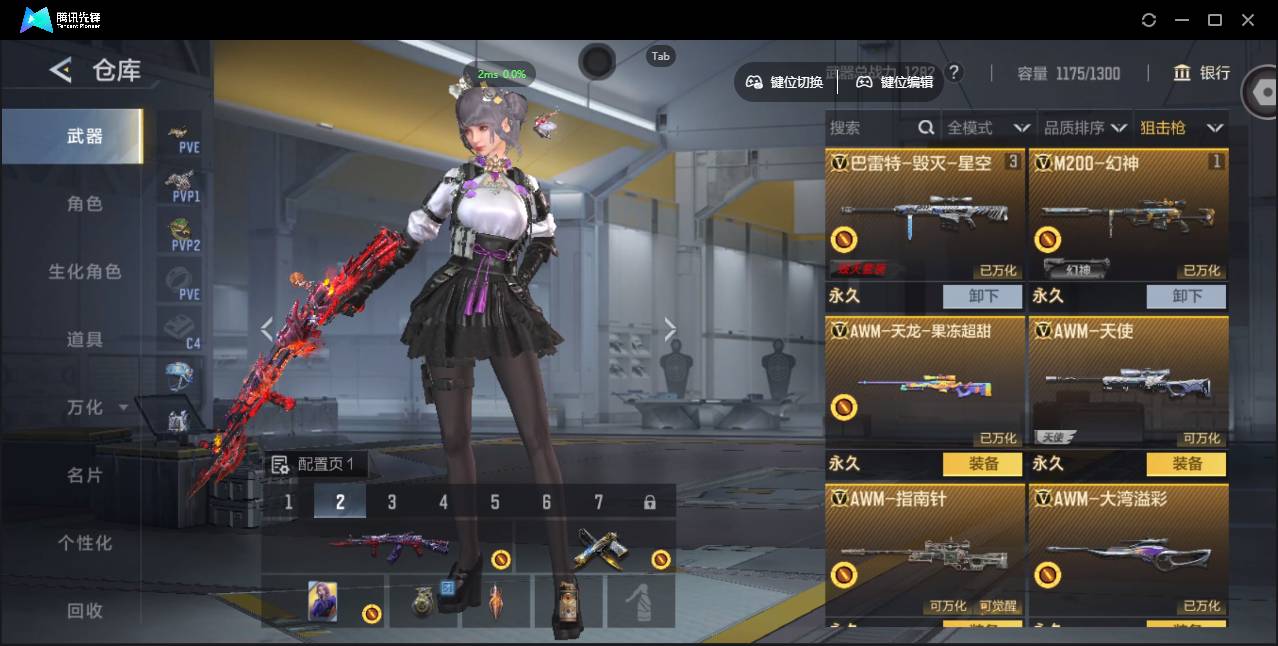The image size is (1278, 646).
Task: Open the 狙击枪 weapon type filter
Action: click(1181, 128)
